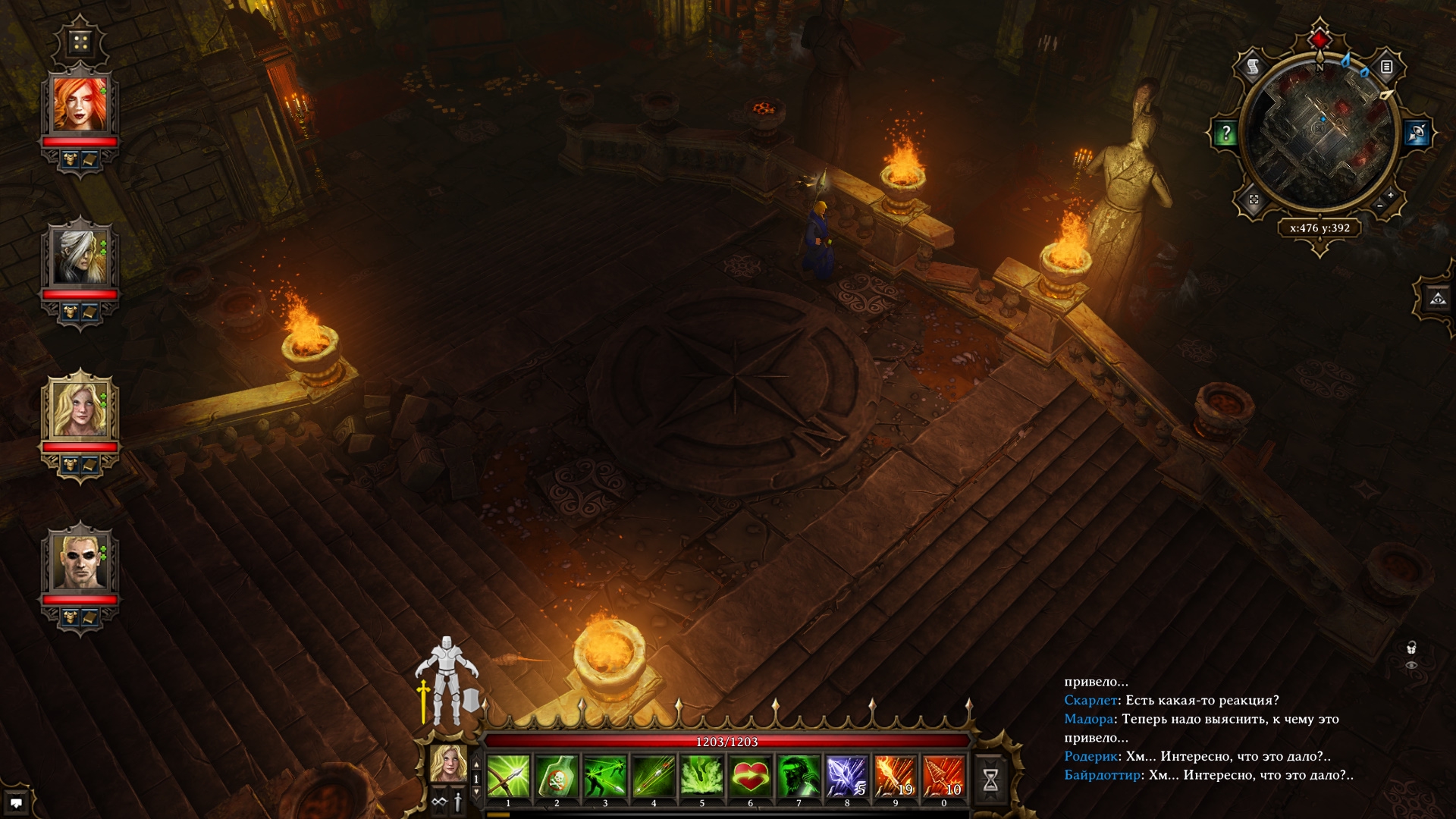The image size is (1456, 819).
Task: Open the scroll journal button by minimap
Action: pyautogui.click(x=1254, y=67)
